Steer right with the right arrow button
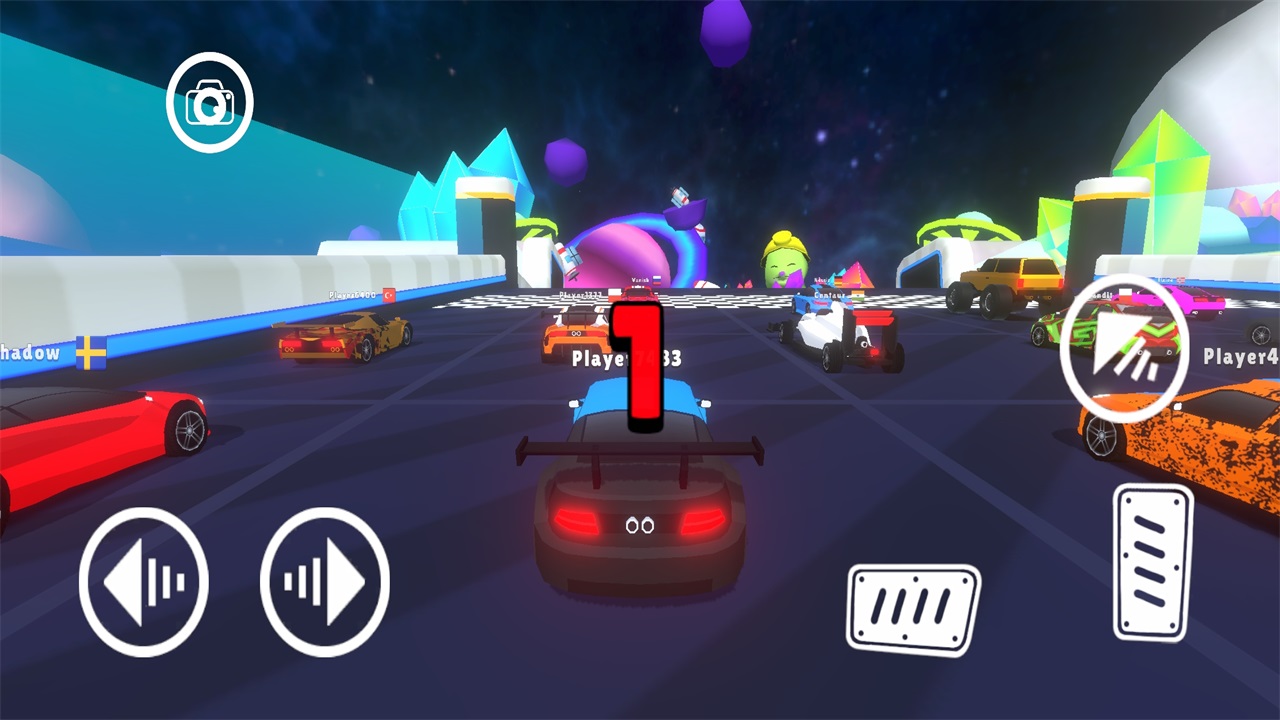Image resolution: width=1280 pixels, height=720 pixels. tap(325, 581)
